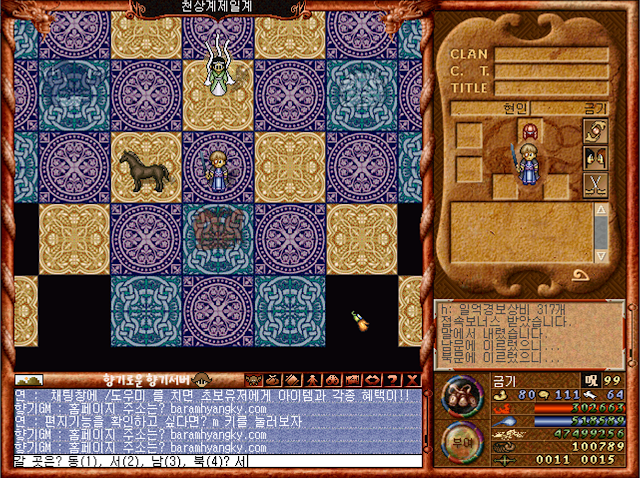Open the round pouch bag button
Screen dimensions: 640x478
tap(463, 394)
